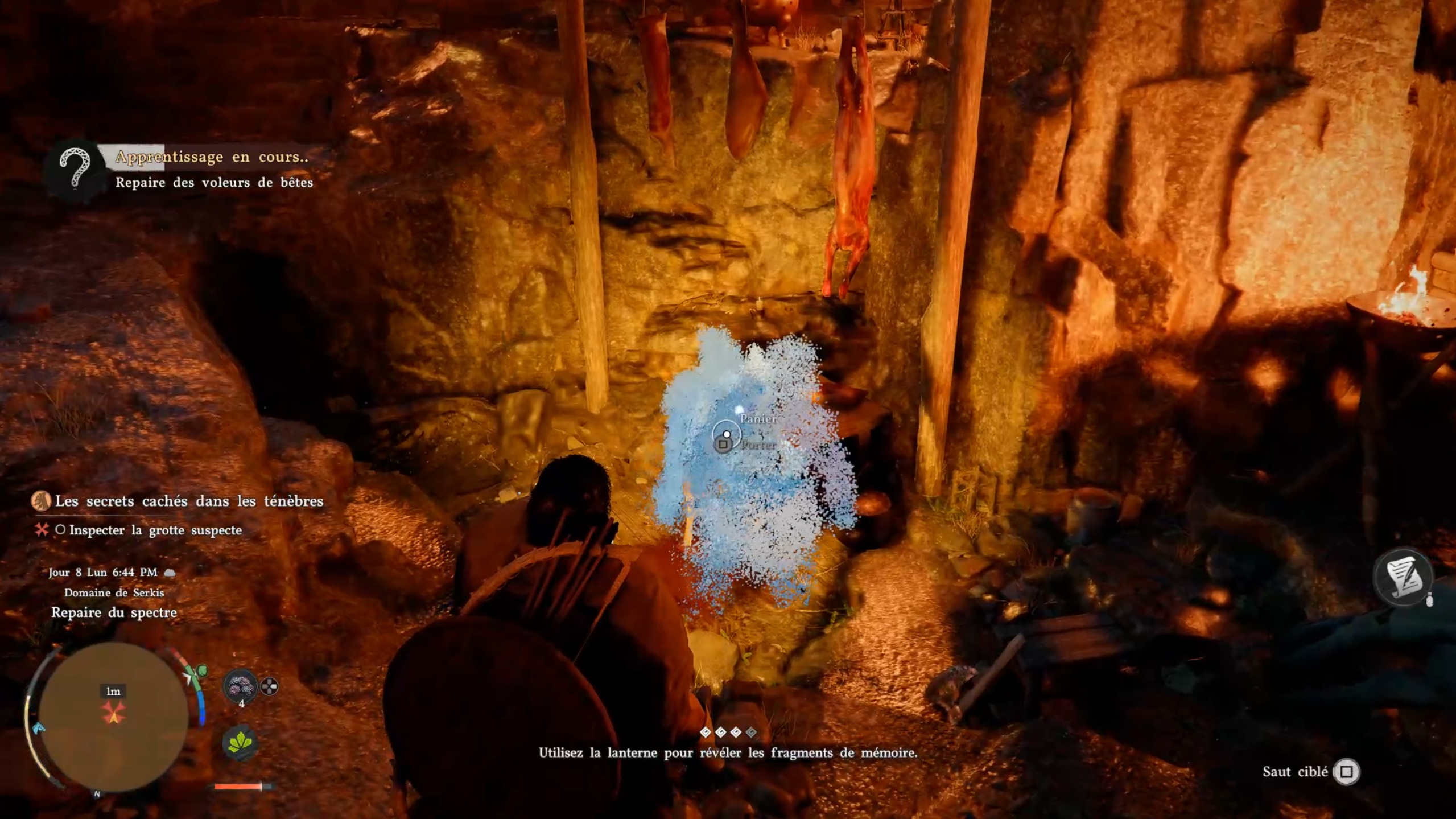Click the blue horse marker on the minimap edge
Image resolution: width=1456 pixels, height=819 pixels.
[x=38, y=728]
